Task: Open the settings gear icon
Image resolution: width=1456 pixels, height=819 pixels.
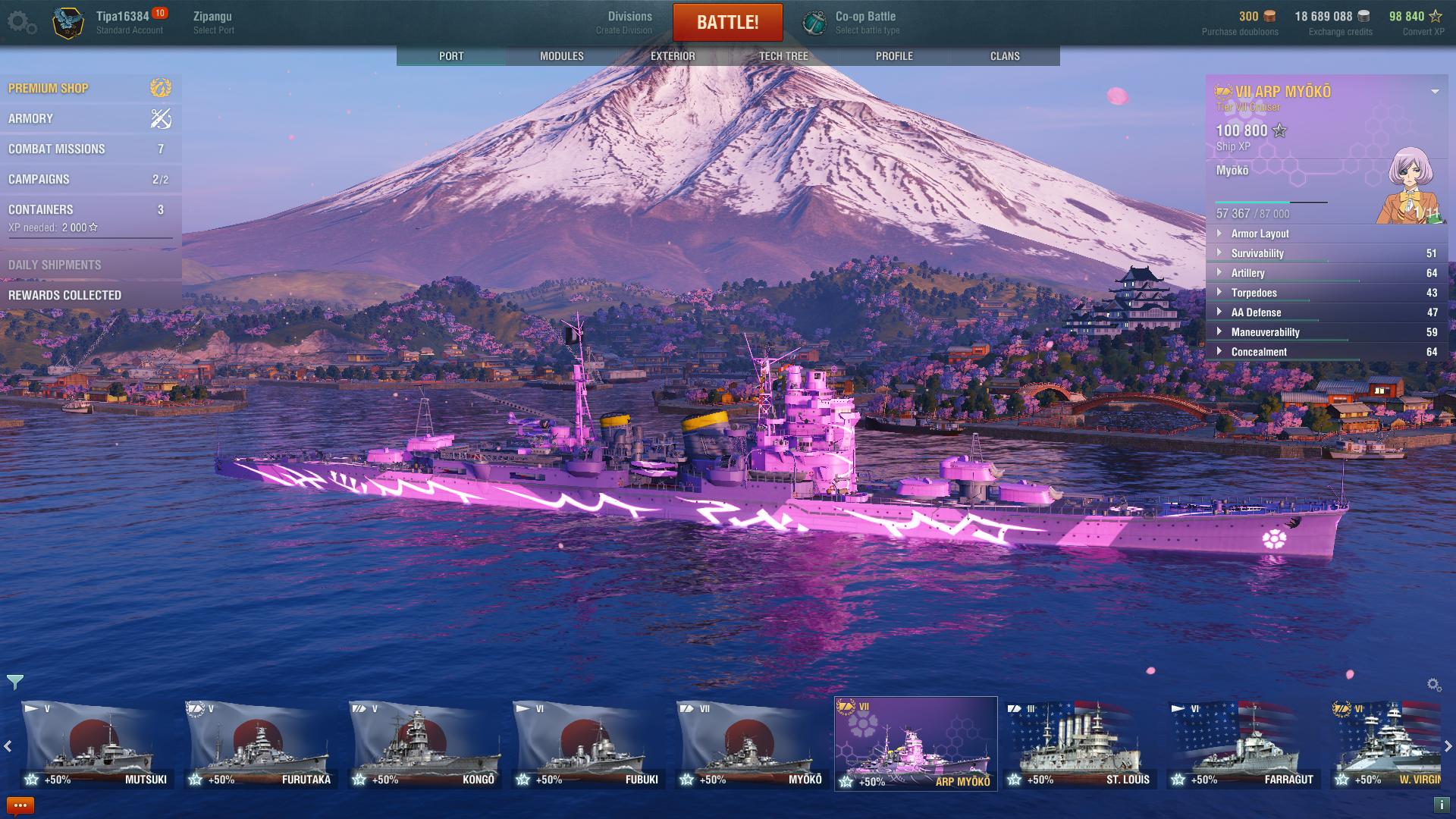Action: (x=21, y=23)
